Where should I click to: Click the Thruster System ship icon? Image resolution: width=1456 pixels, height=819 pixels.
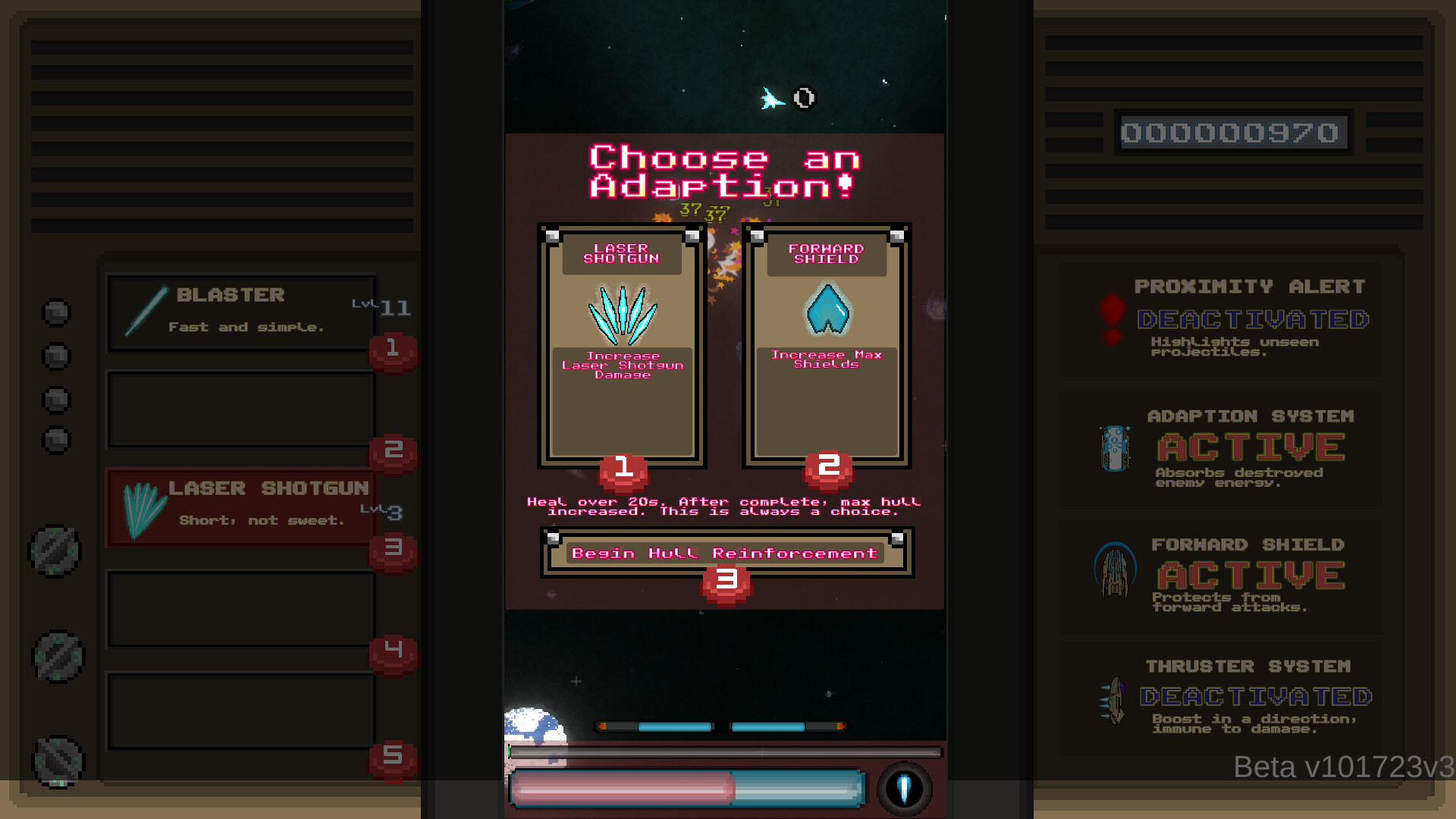click(x=1113, y=699)
